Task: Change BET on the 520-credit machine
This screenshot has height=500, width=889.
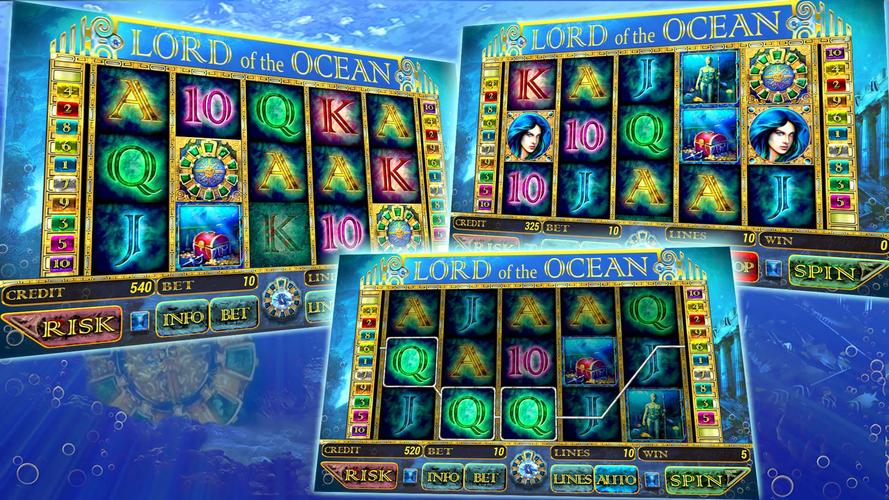Action: 484,479
